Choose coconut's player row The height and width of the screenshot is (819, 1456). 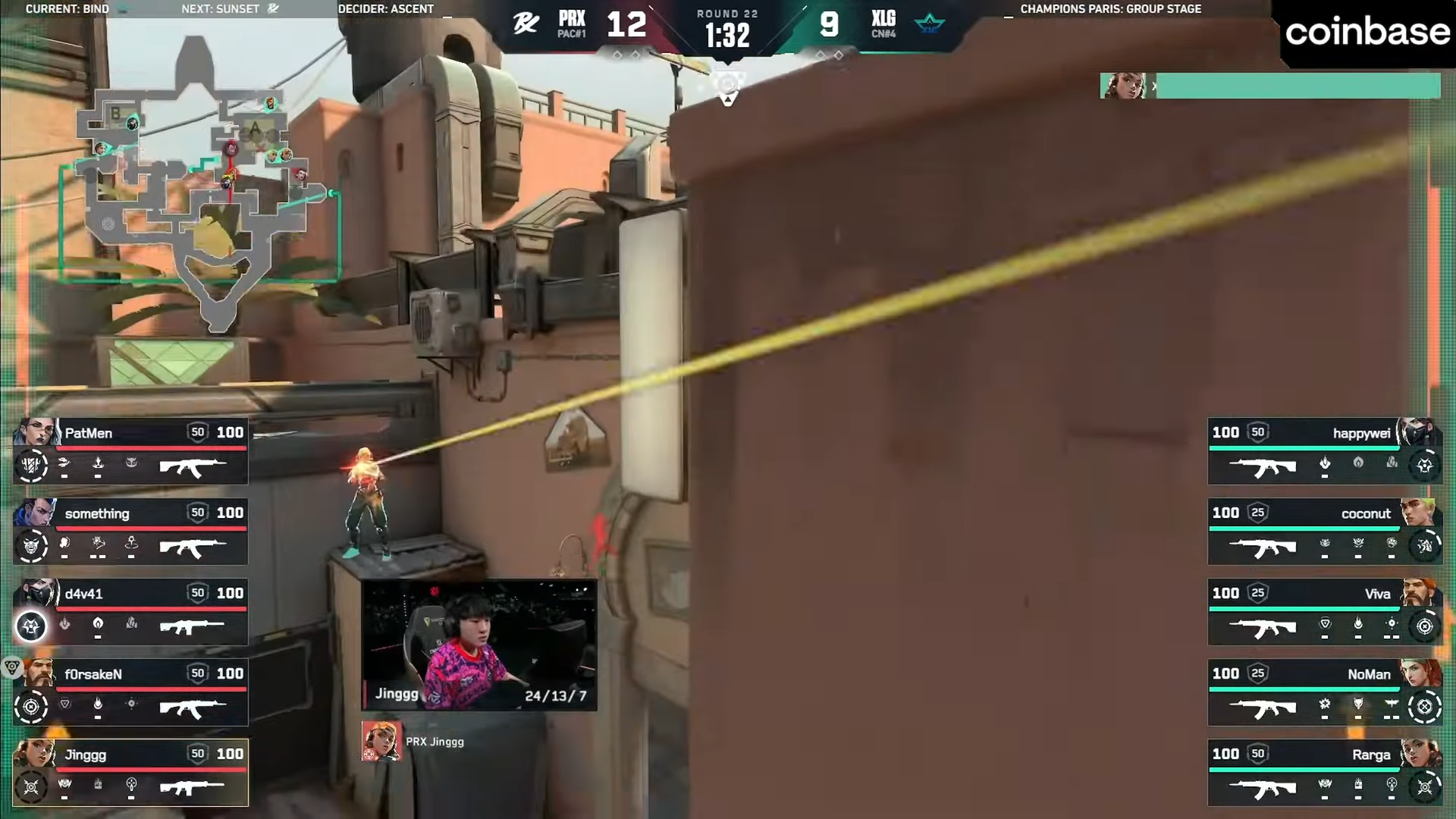click(x=1323, y=532)
